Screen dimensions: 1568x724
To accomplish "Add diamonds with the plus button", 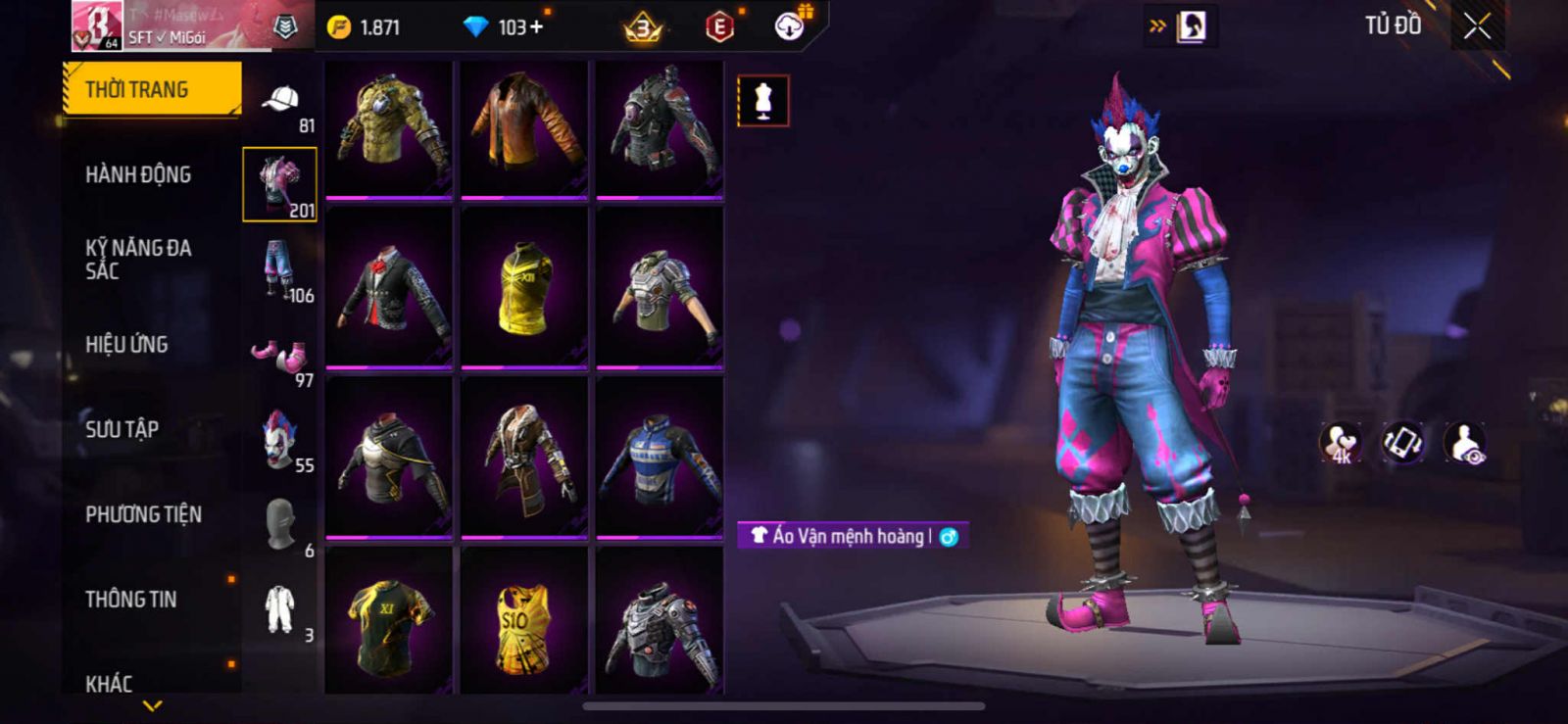I will [x=536, y=27].
